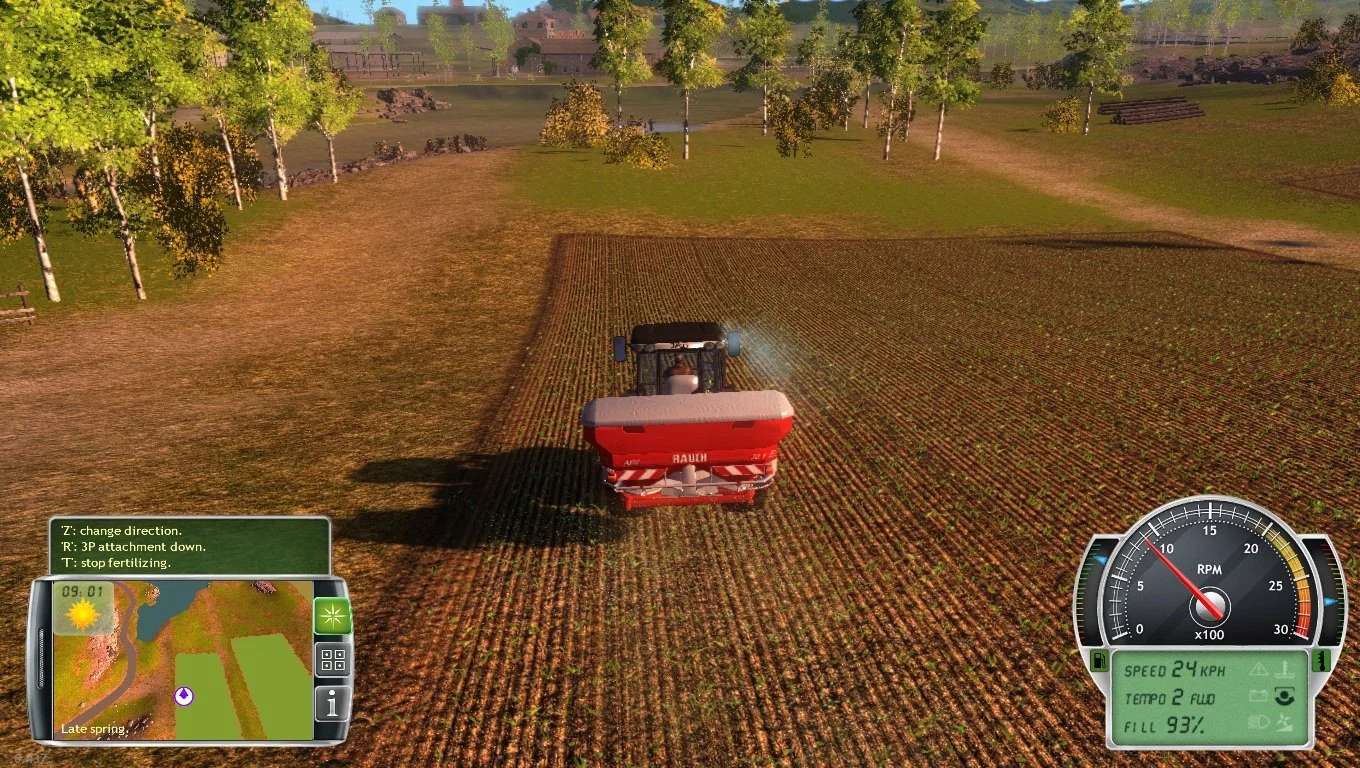Select the green starburst action icon beside the minimap
This screenshot has width=1360, height=768.
(x=330, y=615)
